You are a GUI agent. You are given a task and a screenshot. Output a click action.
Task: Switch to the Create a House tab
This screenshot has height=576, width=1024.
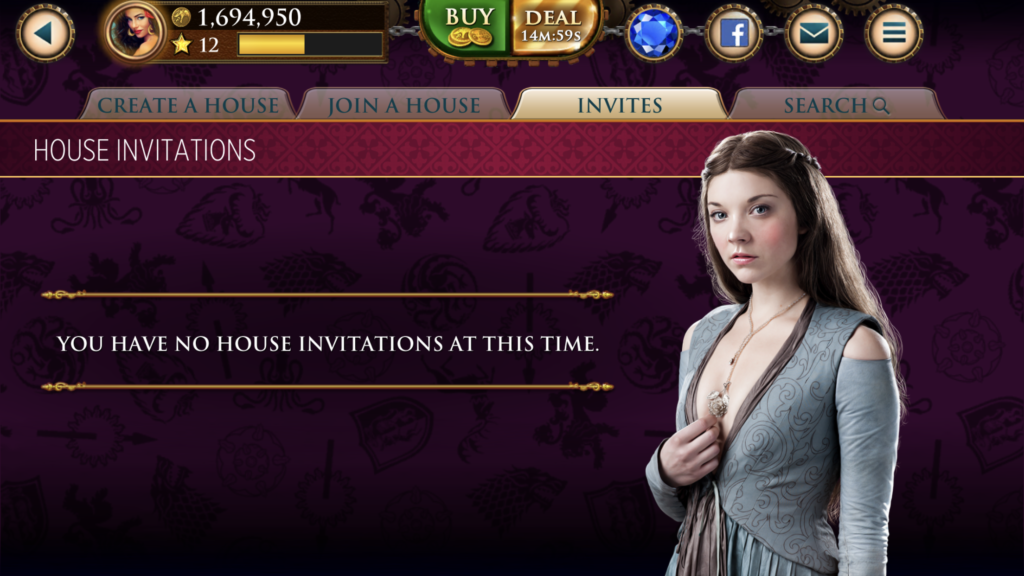click(x=188, y=105)
